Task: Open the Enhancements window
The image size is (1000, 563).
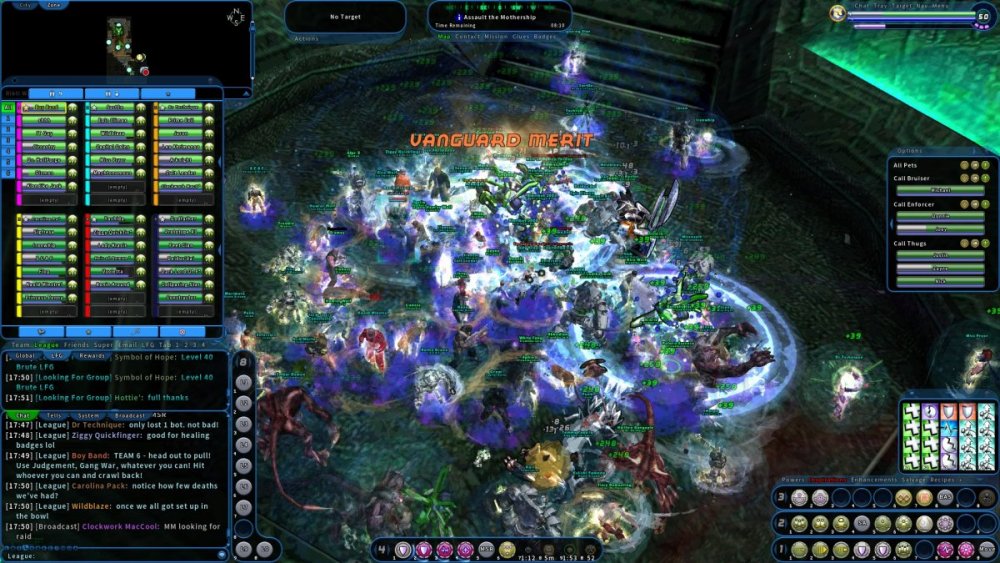Action: click(873, 480)
